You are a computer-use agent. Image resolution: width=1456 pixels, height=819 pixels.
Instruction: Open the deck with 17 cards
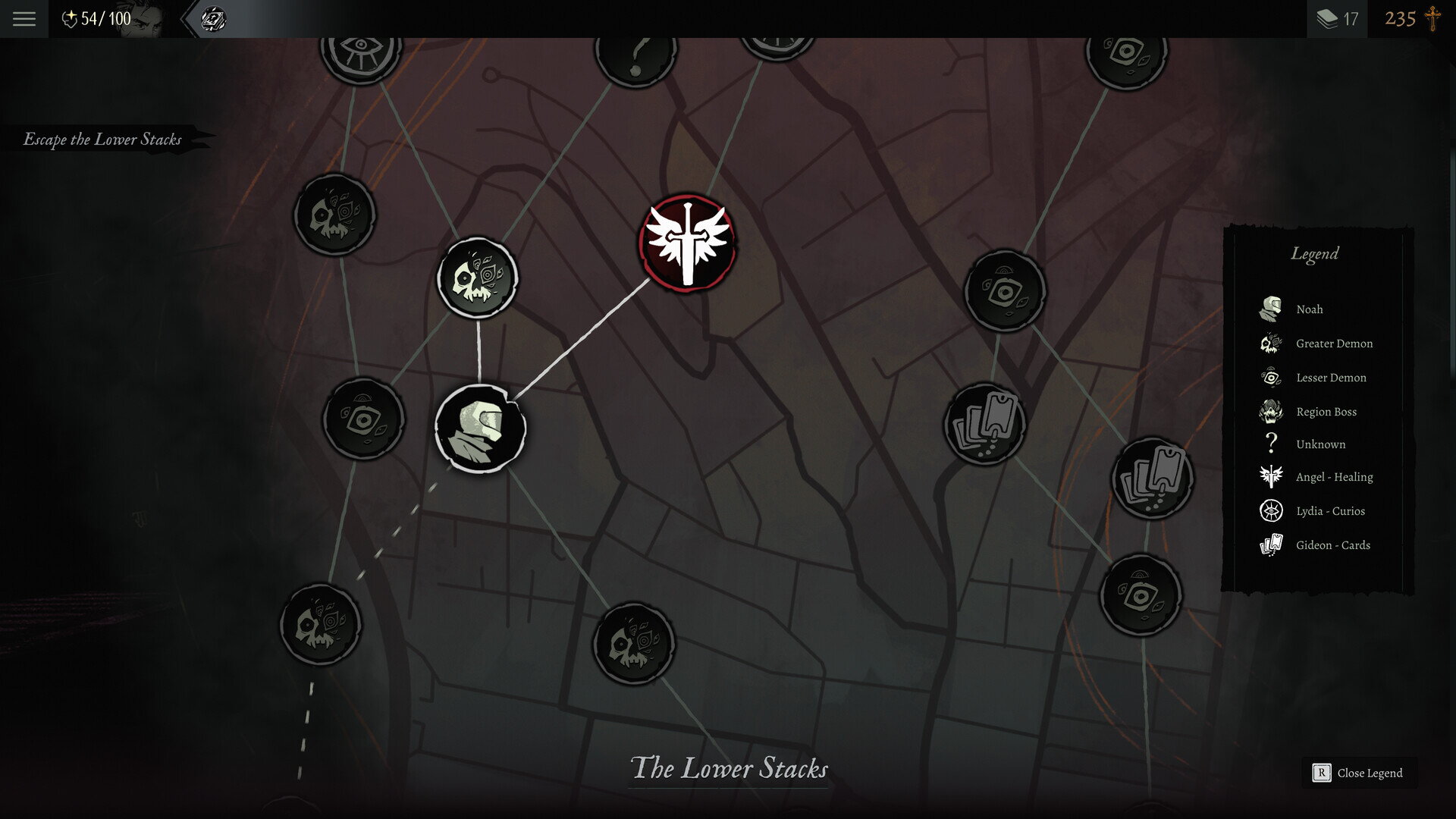(x=1337, y=19)
